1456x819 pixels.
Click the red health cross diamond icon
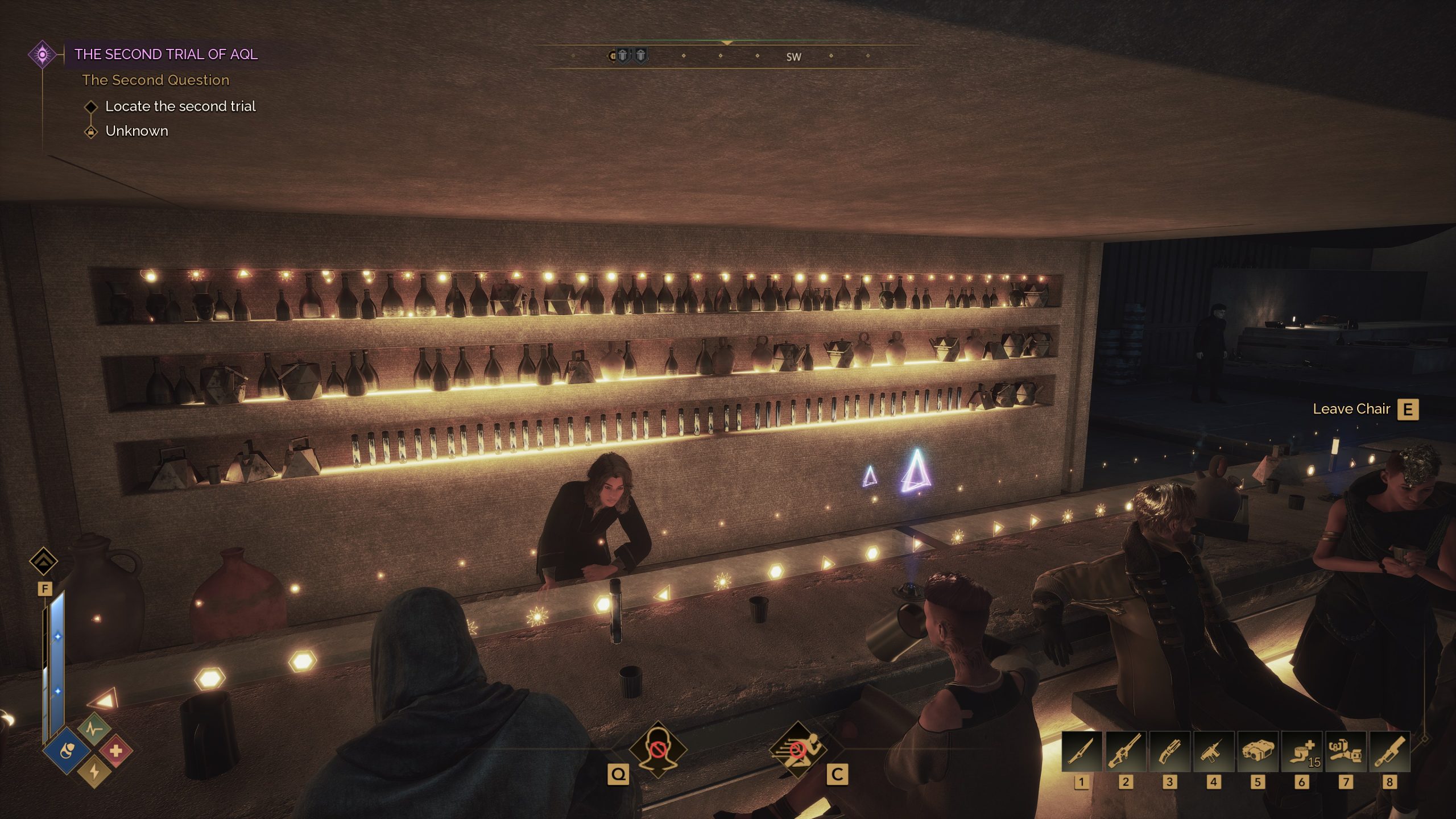[116, 751]
